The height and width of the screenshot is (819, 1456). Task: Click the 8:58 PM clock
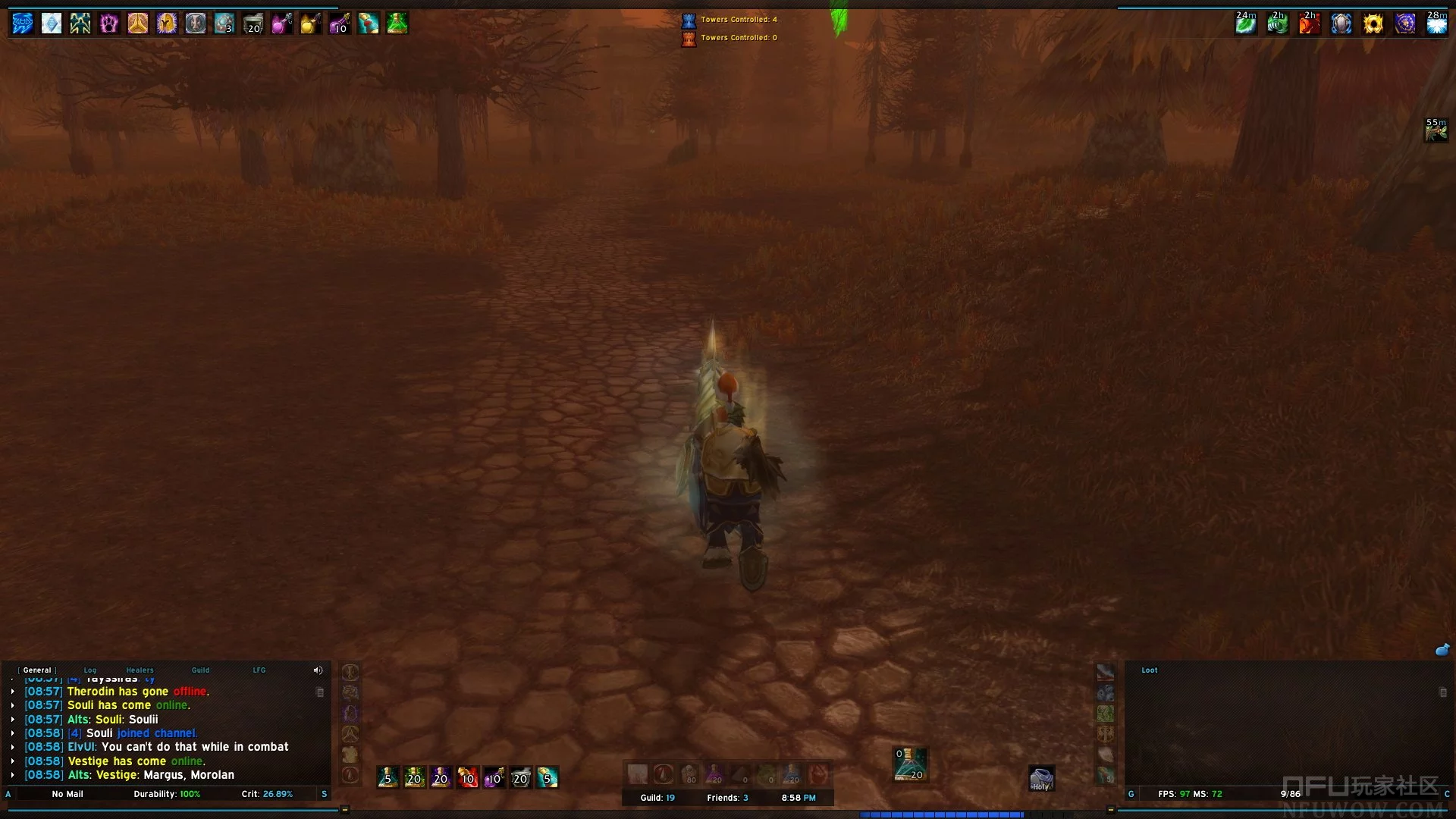pyautogui.click(x=799, y=798)
